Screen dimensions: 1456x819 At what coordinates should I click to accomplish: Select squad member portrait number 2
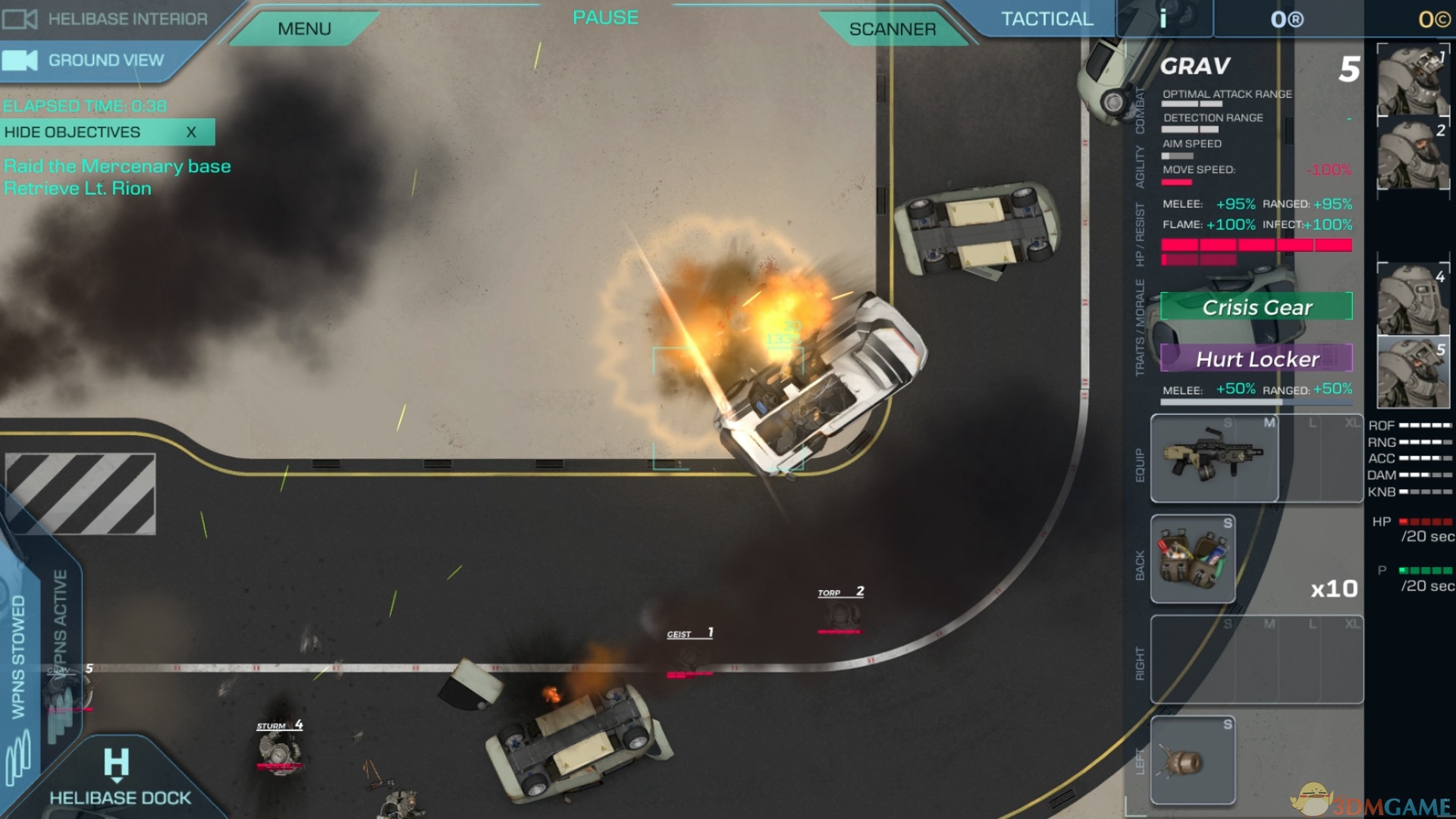[1413, 154]
